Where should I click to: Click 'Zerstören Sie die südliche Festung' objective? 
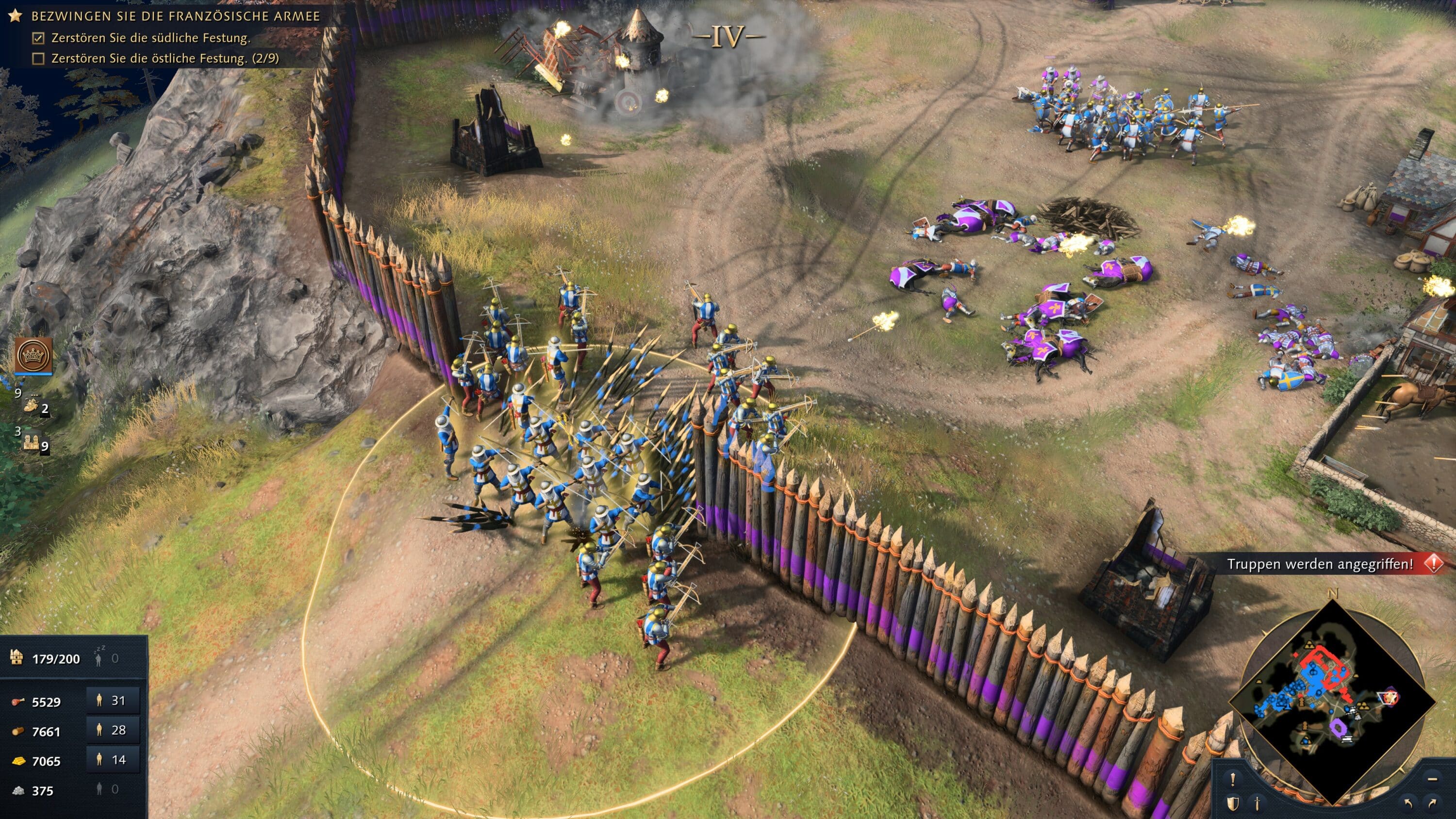(x=150, y=38)
